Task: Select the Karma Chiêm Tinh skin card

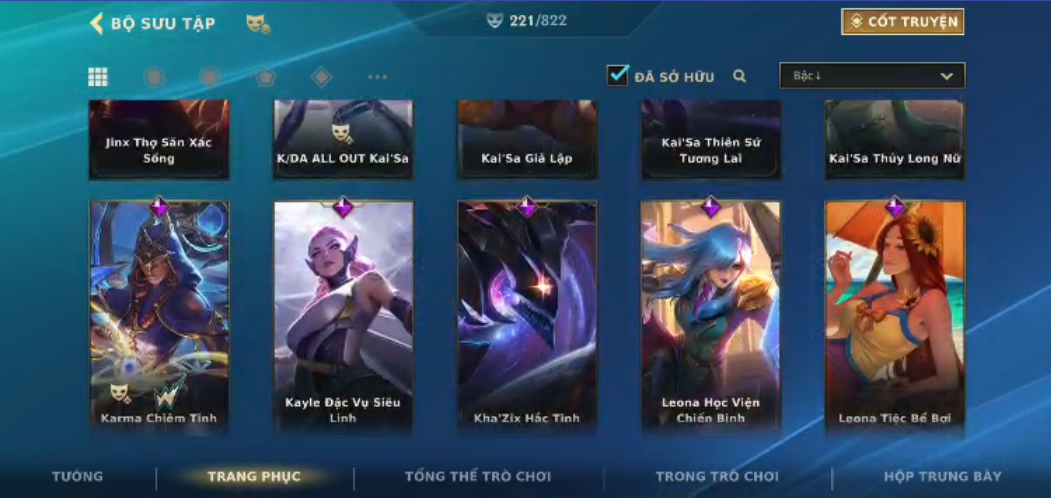Action: pos(159,315)
